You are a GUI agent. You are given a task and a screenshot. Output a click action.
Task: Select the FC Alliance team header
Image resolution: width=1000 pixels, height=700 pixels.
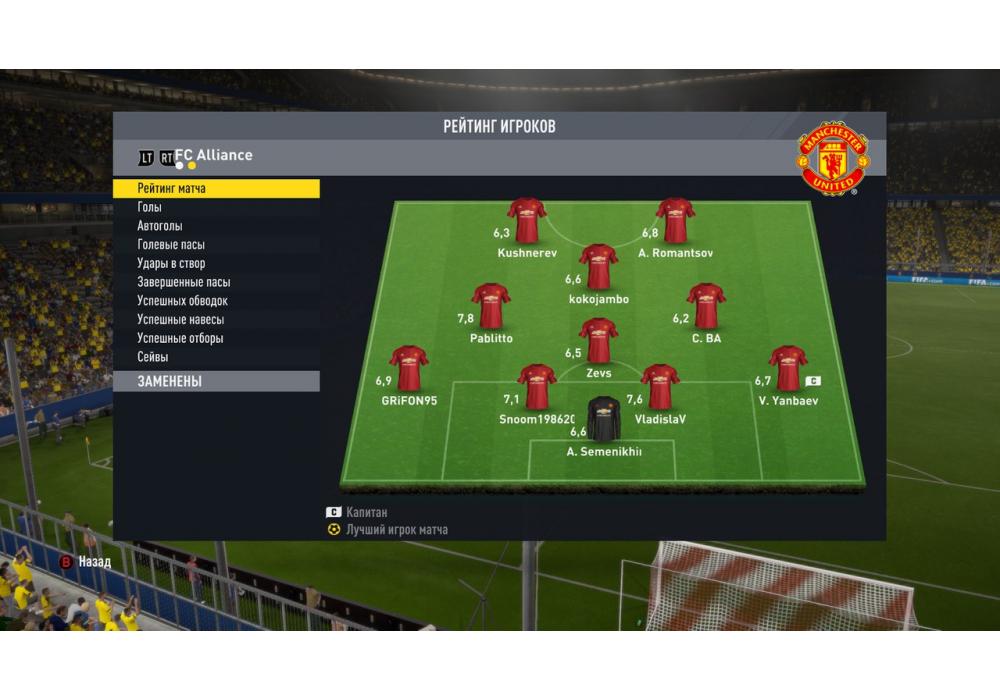click(x=214, y=156)
